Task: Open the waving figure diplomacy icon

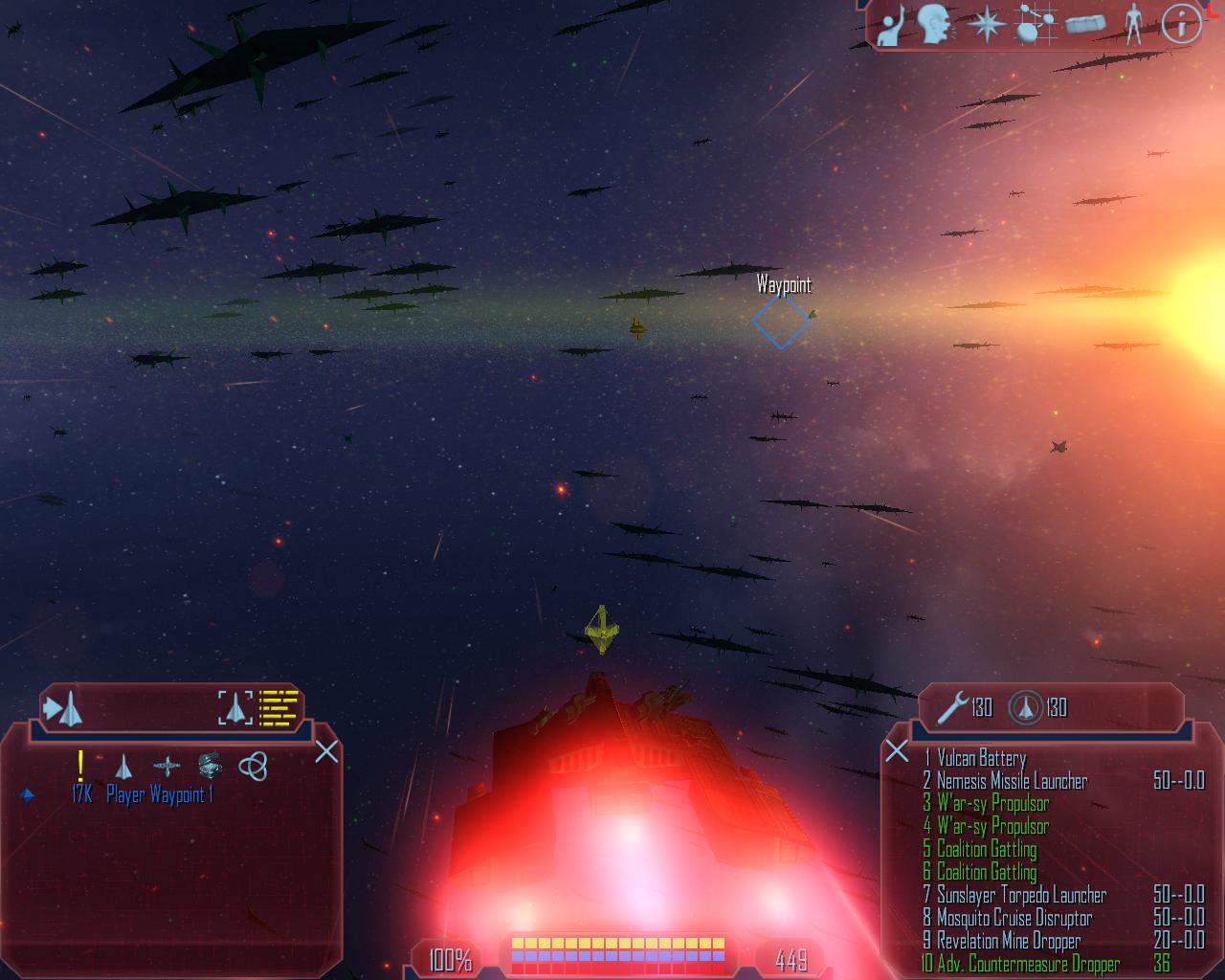Action: tap(890, 25)
